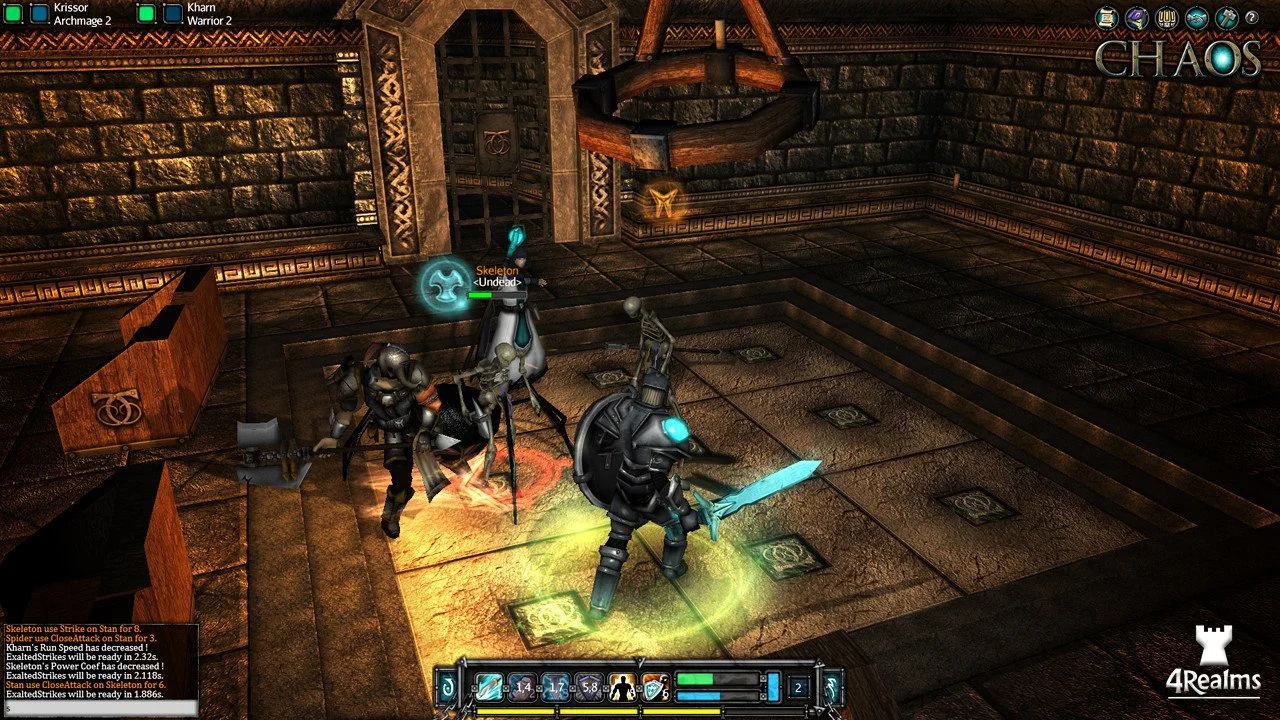
Task: Target the Skeleton Undead nameplate
Action: pyautogui.click(x=497, y=276)
